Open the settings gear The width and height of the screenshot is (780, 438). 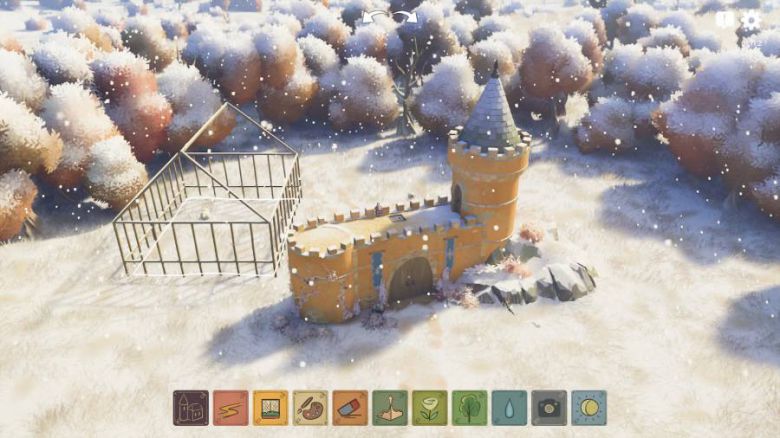click(751, 19)
